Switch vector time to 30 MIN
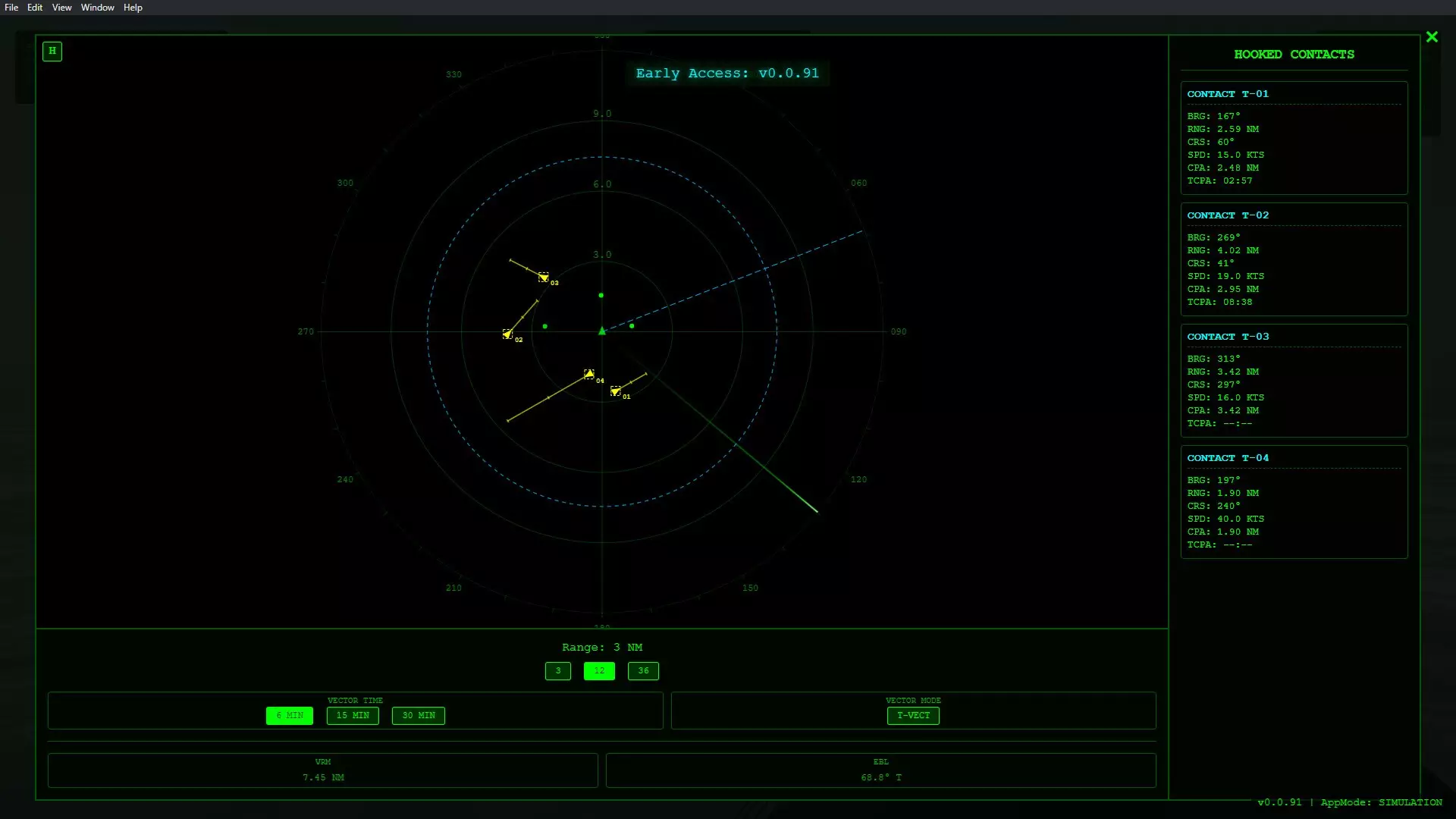The height and width of the screenshot is (819, 1456). point(418,715)
